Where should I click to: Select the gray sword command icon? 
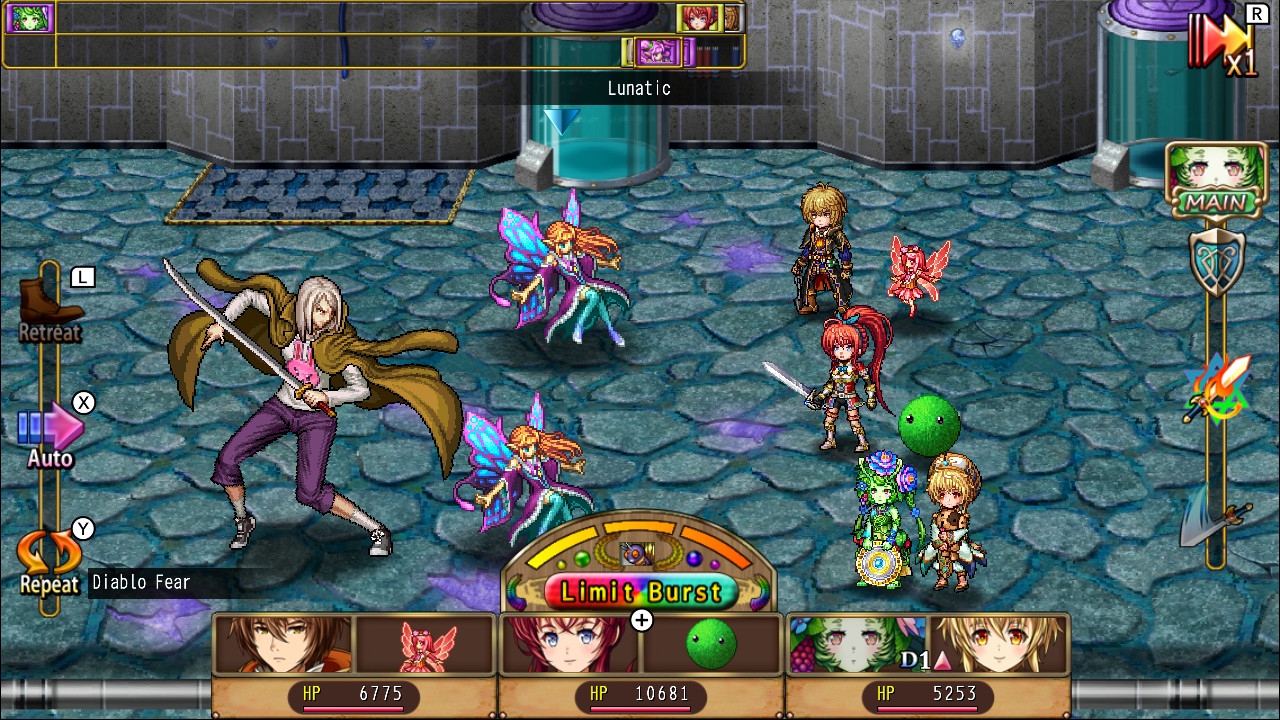click(1214, 523)
